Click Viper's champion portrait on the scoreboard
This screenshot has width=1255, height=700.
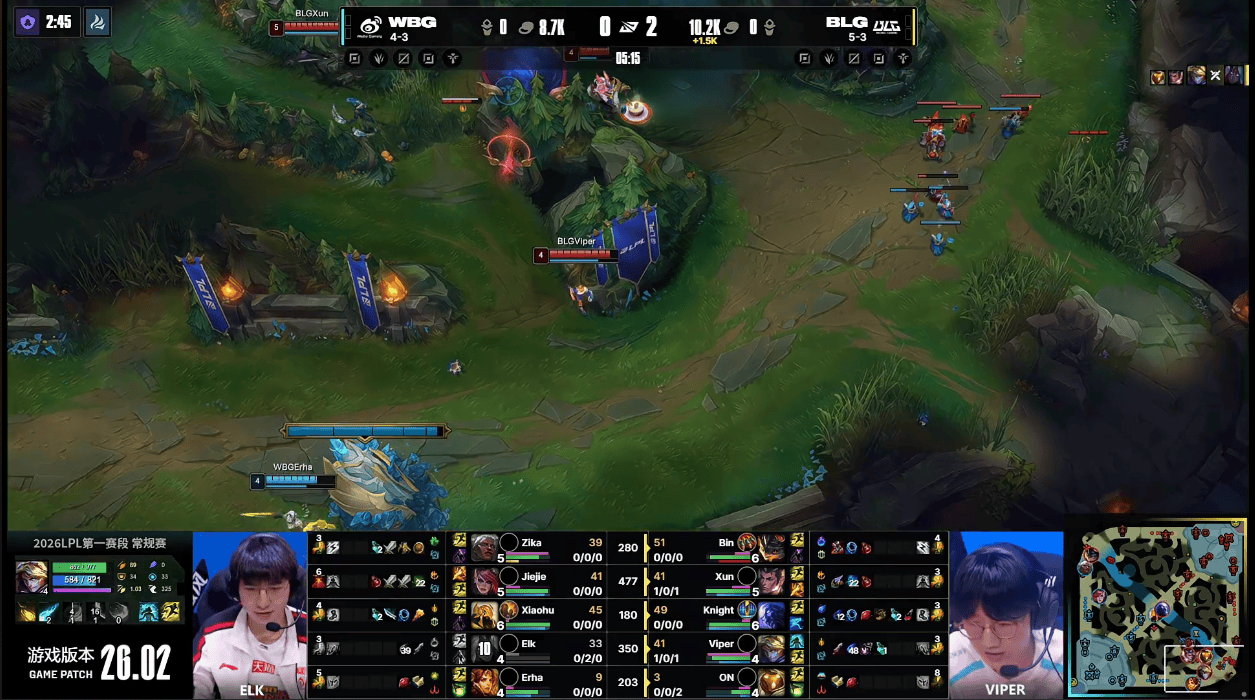772,649
